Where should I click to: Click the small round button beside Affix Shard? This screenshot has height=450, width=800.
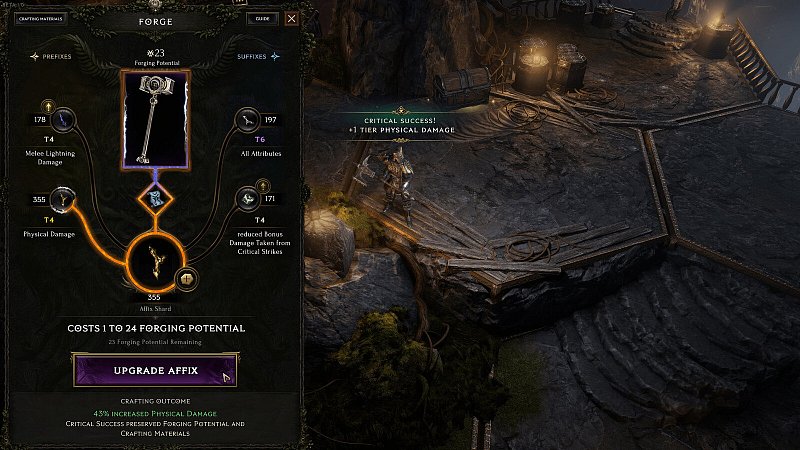click(x=186, y=278)
